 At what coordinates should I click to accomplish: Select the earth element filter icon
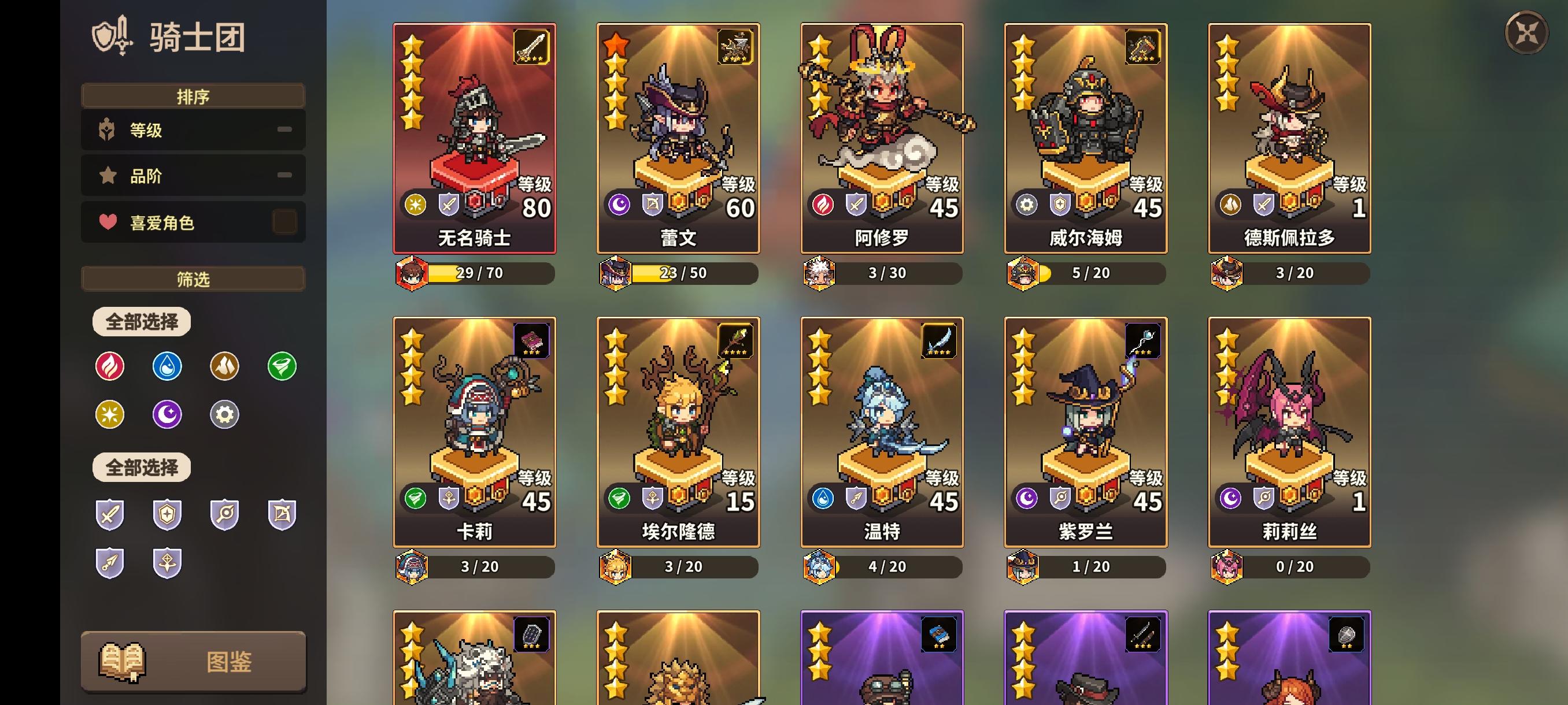pos(223,366)
